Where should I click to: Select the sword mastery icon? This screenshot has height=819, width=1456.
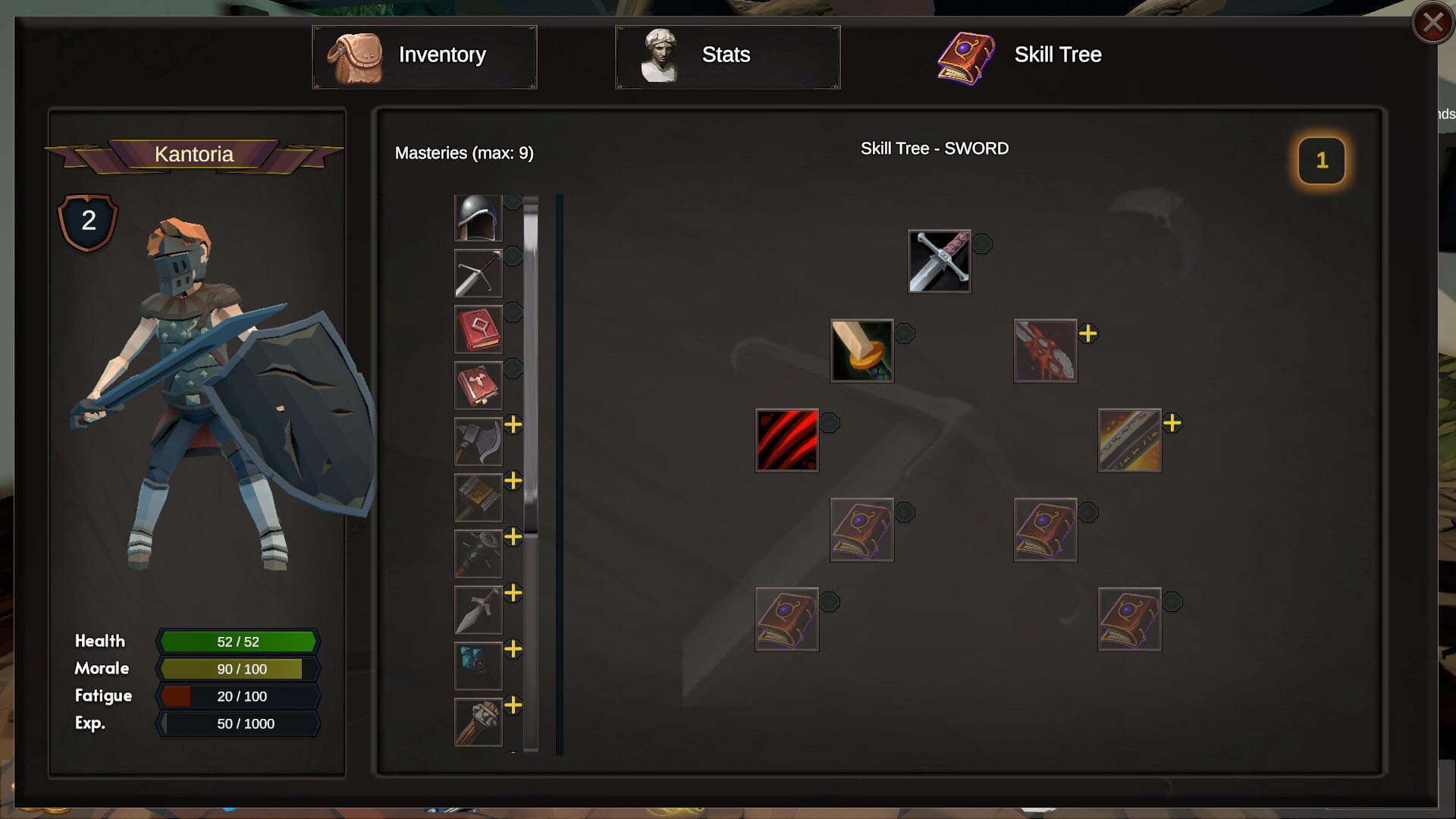477,273
